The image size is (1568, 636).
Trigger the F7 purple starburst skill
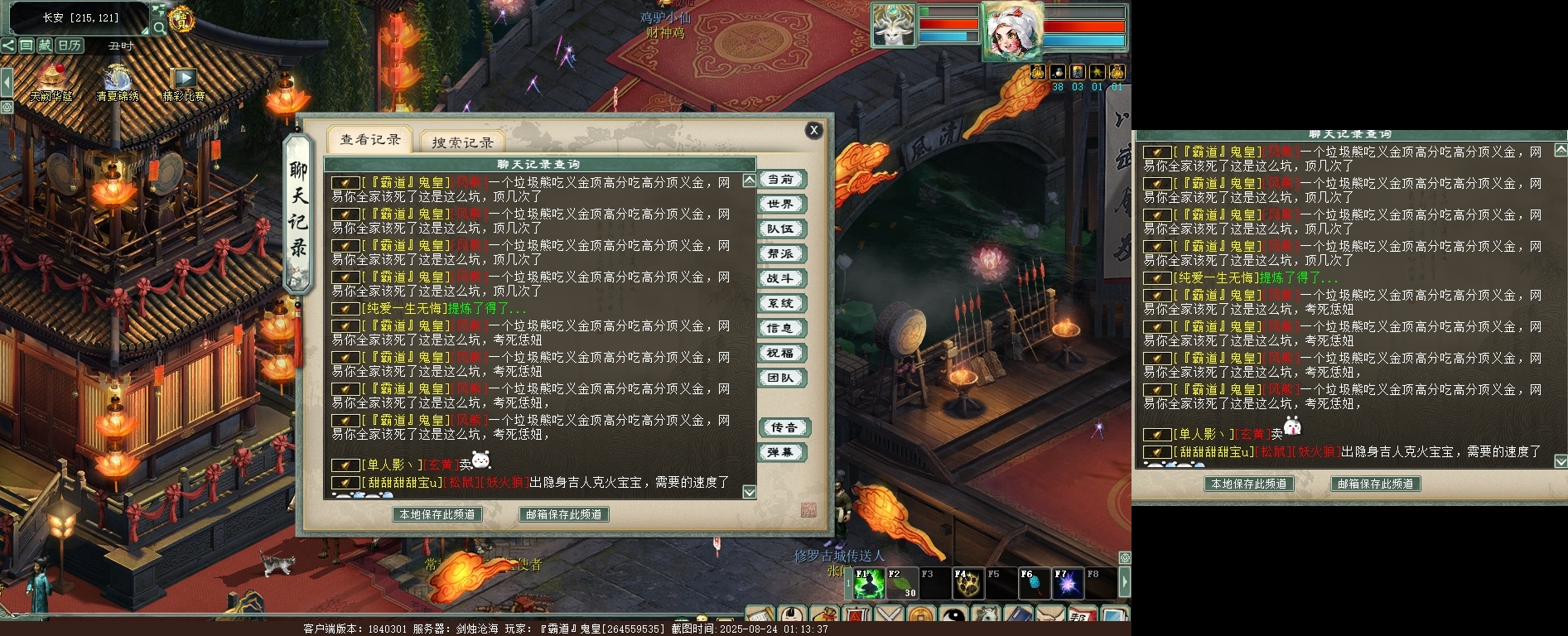[x=1067, y=584]
